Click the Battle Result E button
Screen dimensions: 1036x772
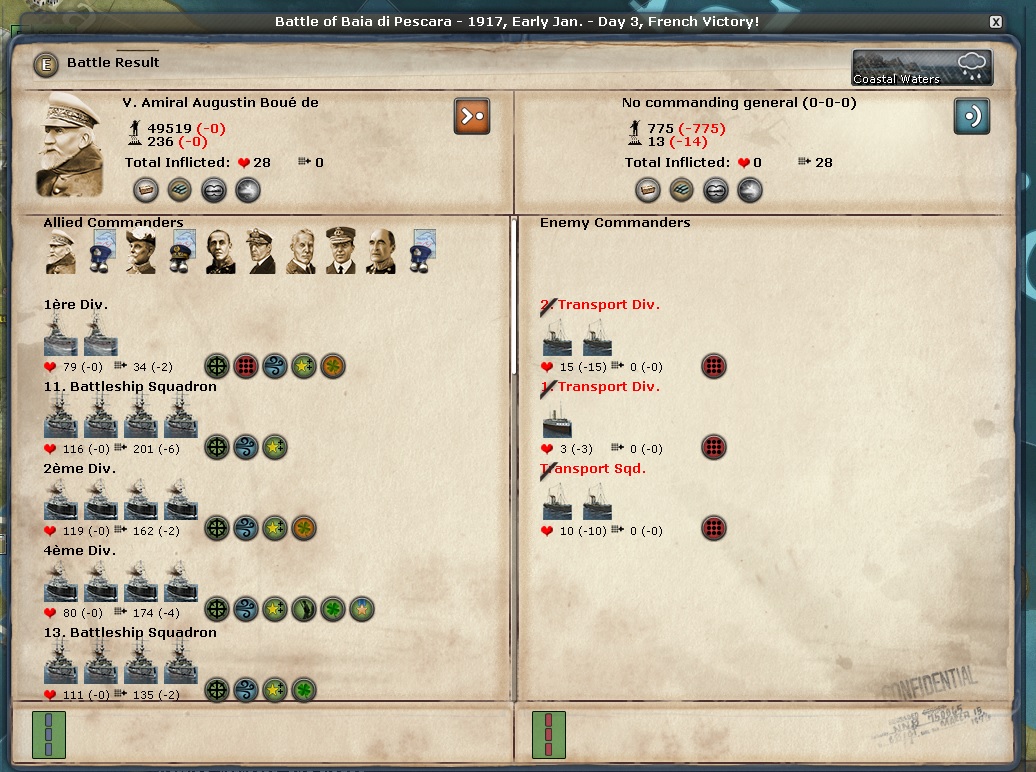45,64
